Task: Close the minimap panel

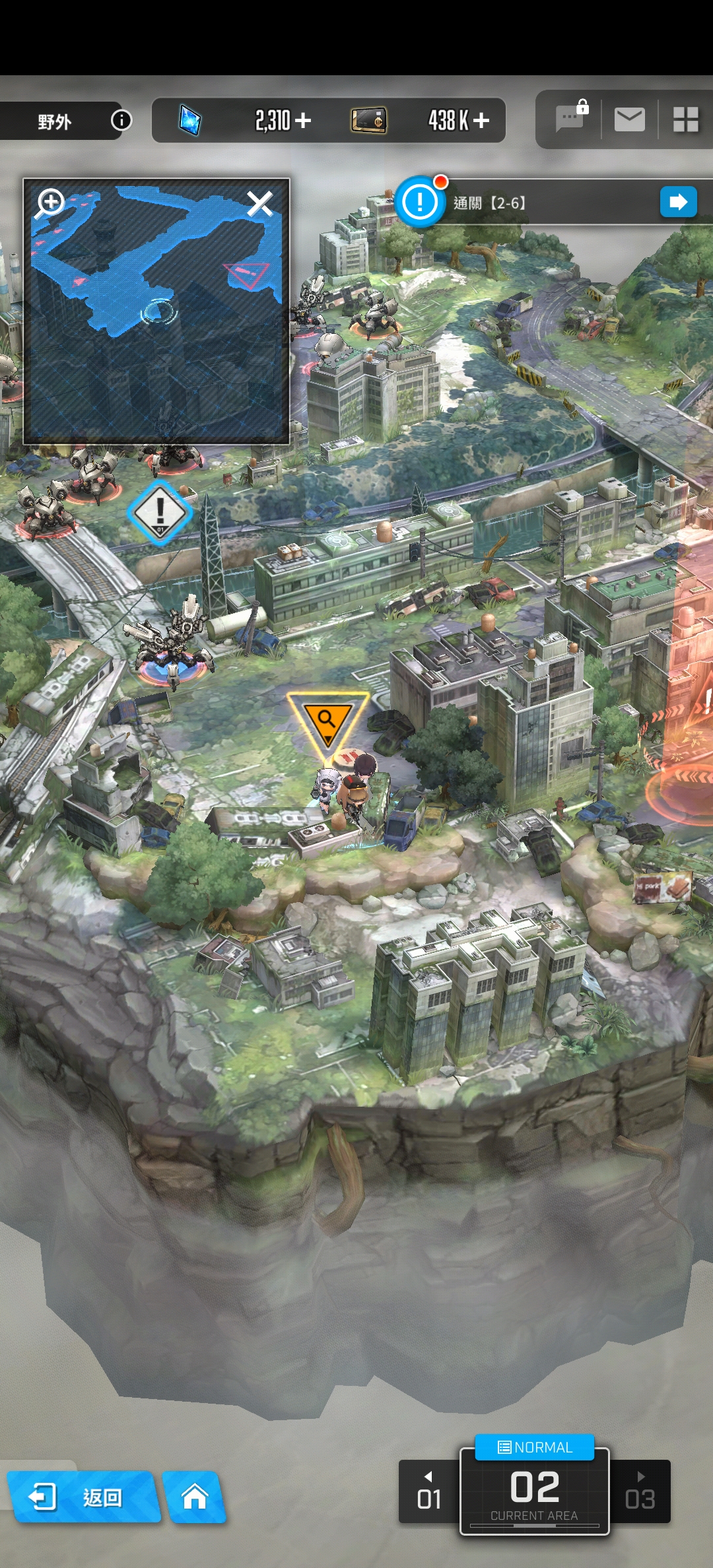Action: (259, 204)
